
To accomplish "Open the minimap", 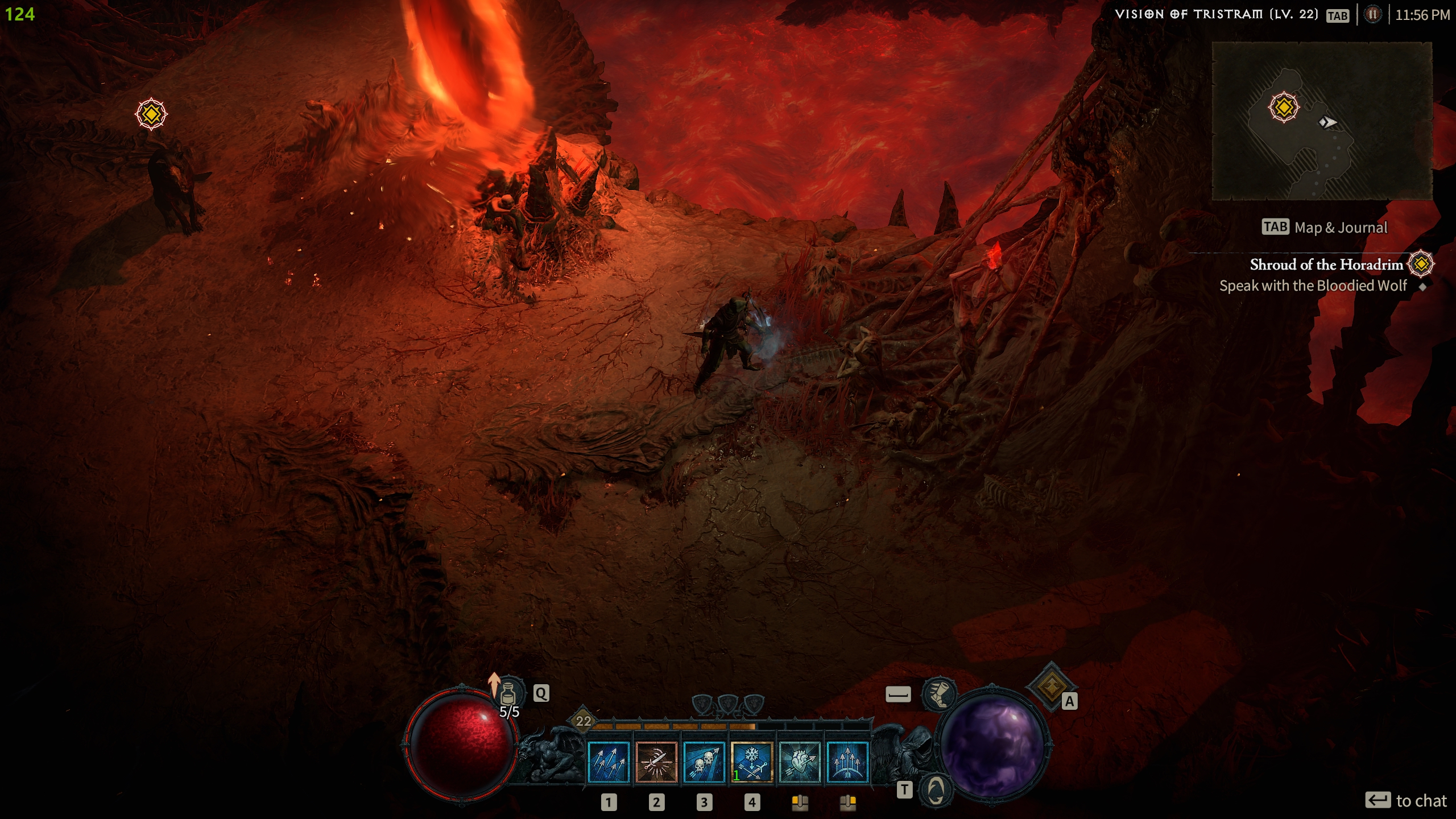I will tap(1322, 121).
